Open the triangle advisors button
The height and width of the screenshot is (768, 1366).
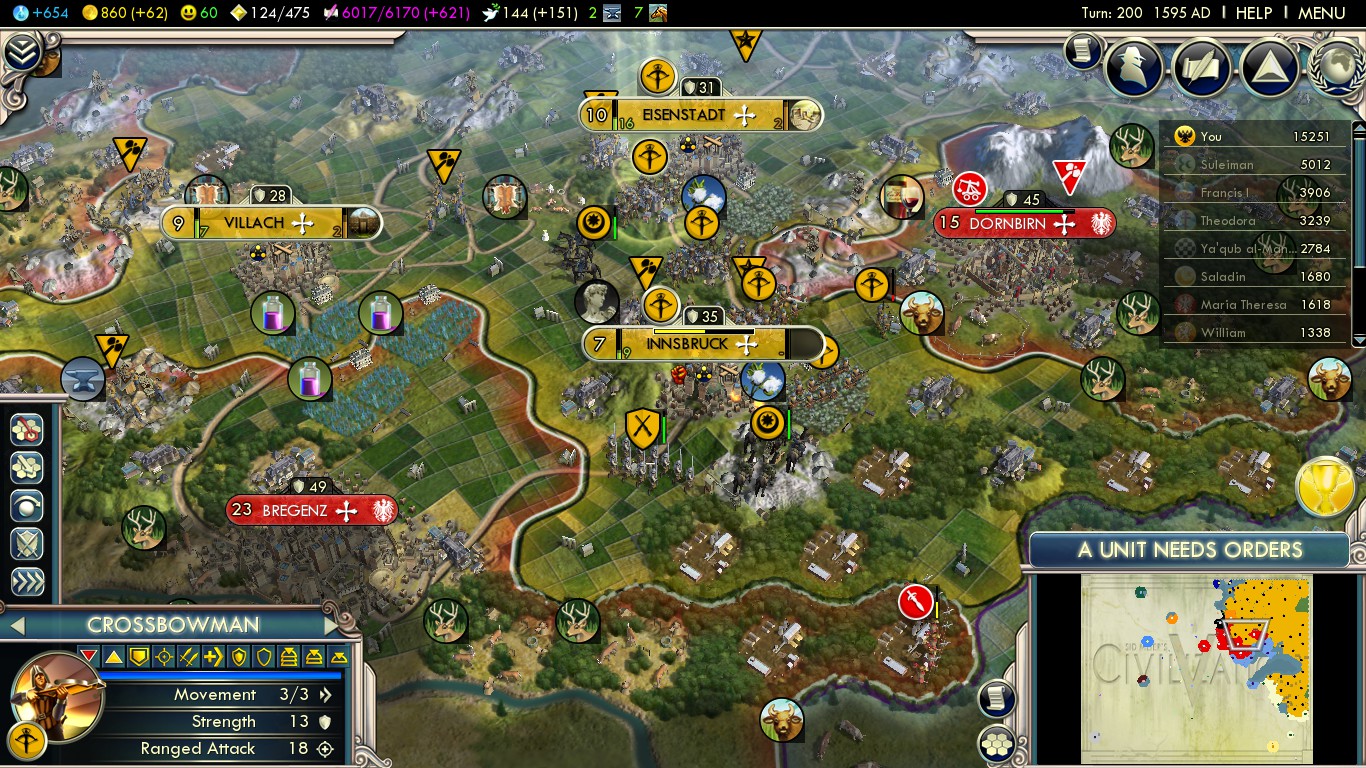(1269, 66)
